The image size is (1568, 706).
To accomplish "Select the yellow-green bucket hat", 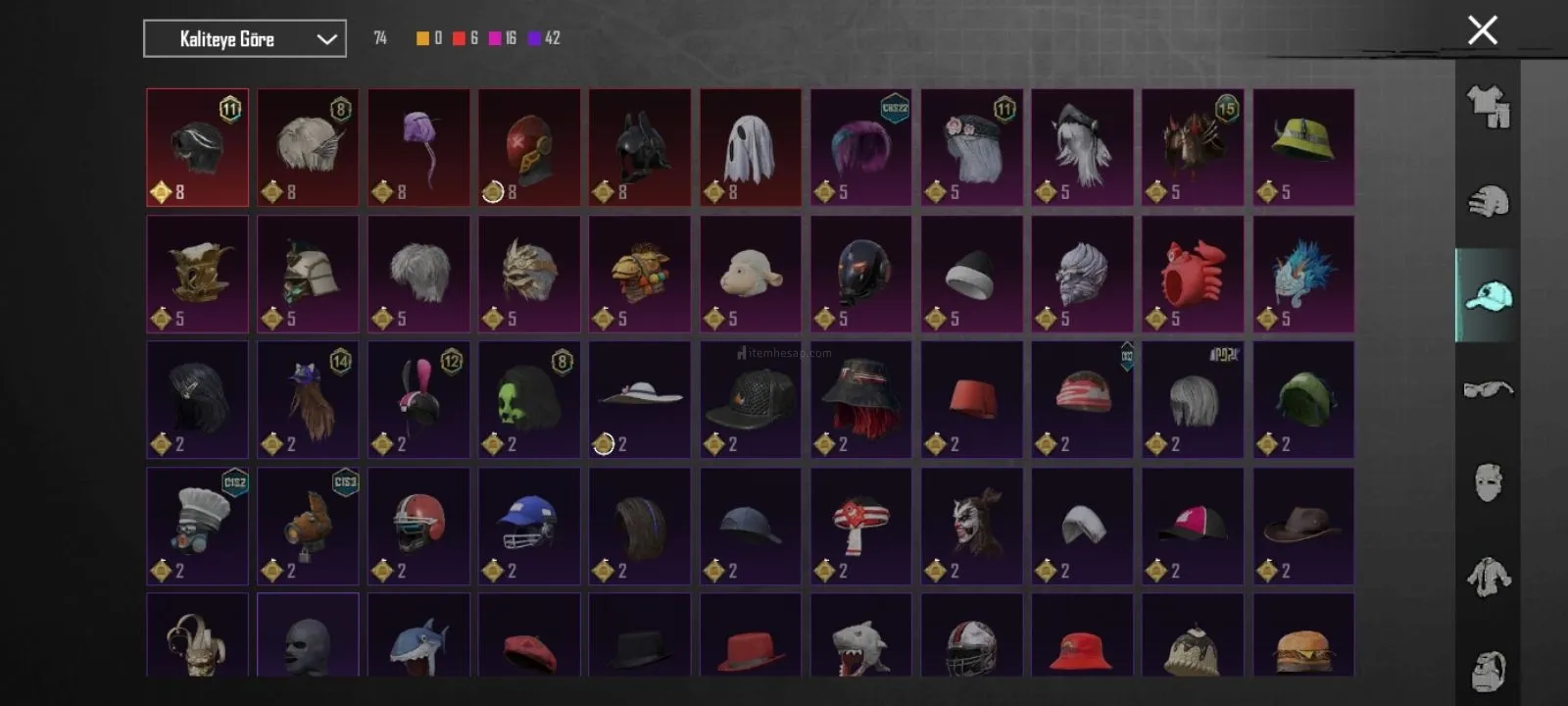I will tap(1303, 148).
